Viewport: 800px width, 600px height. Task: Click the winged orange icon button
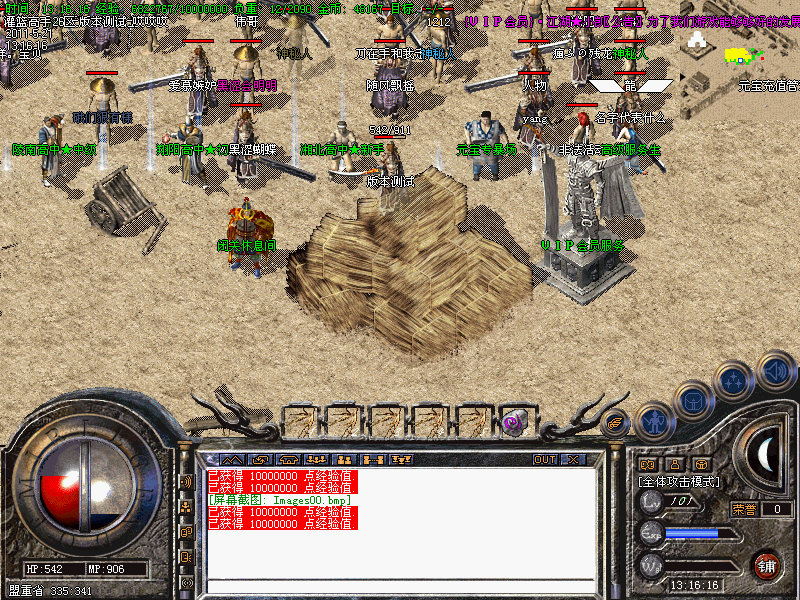615,422
